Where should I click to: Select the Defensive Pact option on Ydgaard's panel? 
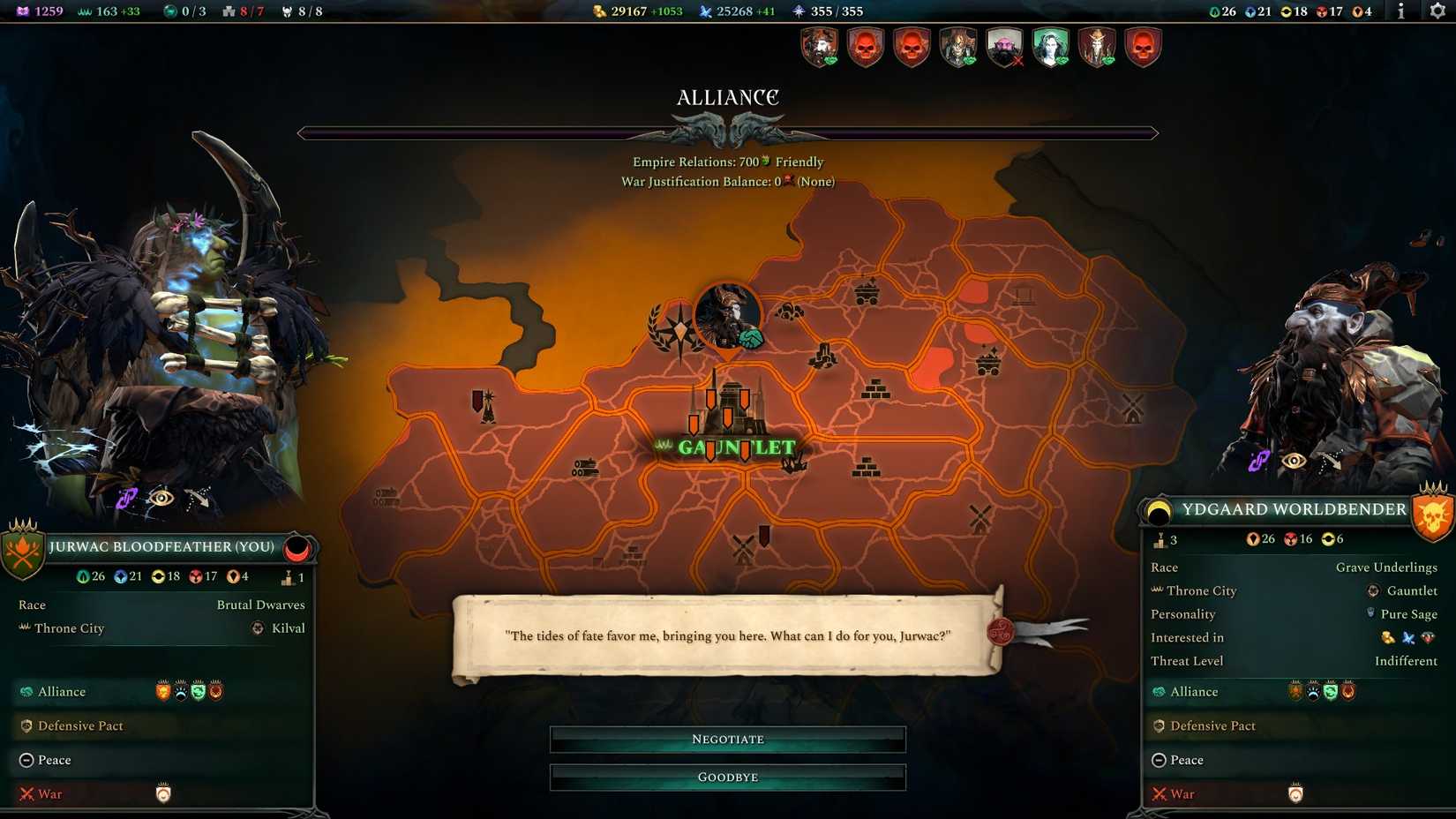tap(1212, 725)
